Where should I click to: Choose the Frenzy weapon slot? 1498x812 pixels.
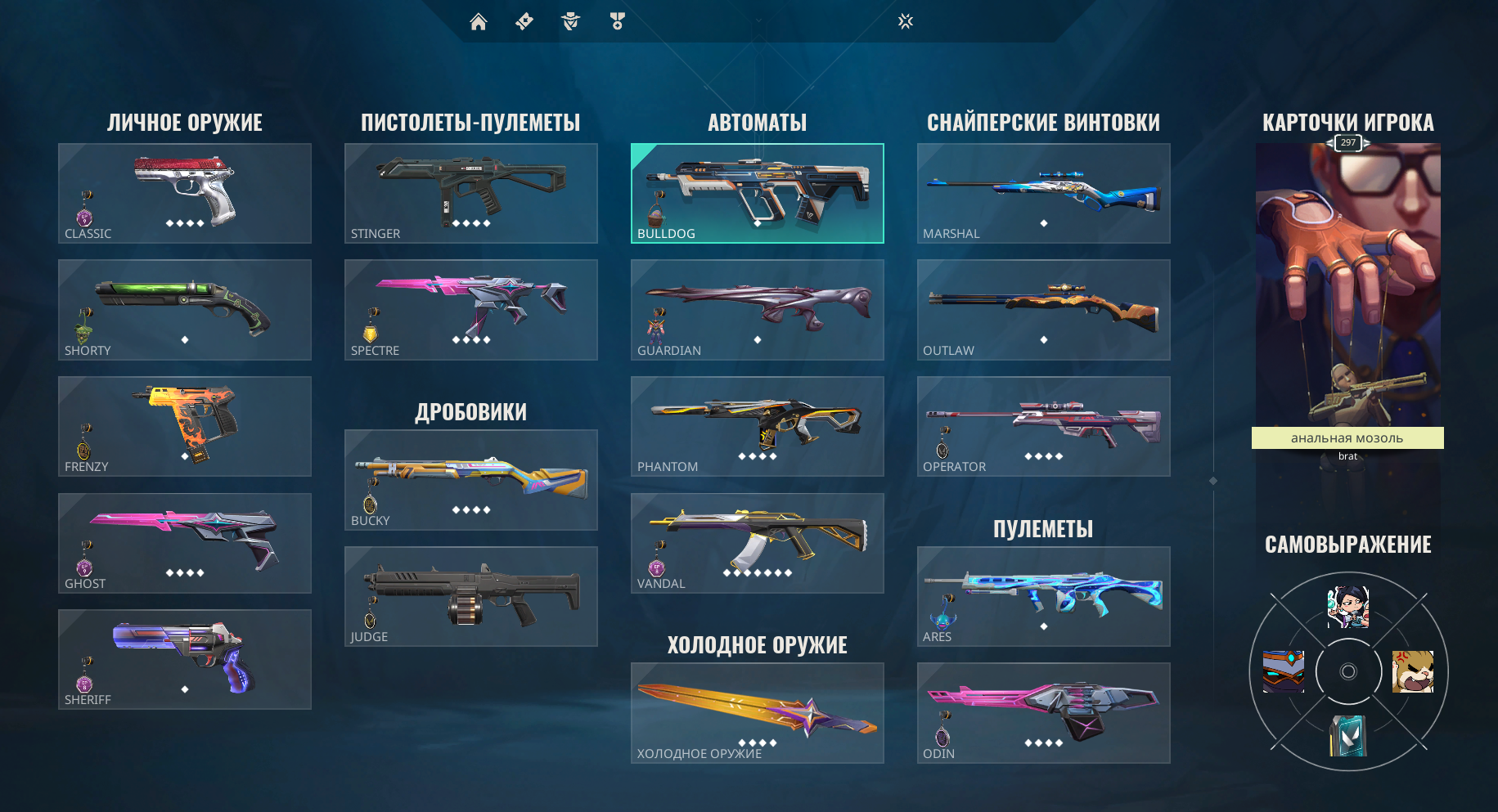(184, 426)
